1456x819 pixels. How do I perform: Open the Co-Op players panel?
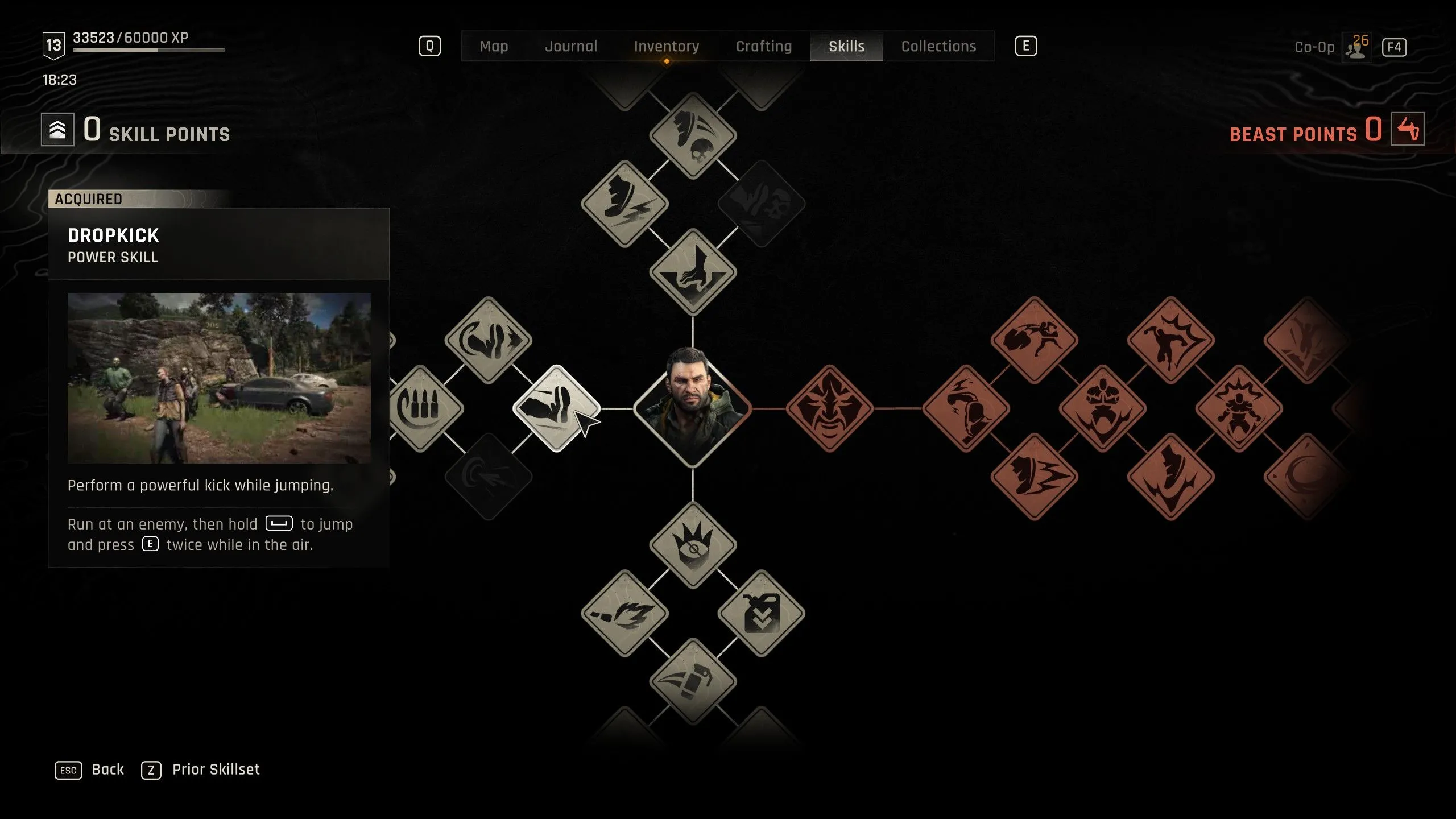click(x=1356, y=47)
